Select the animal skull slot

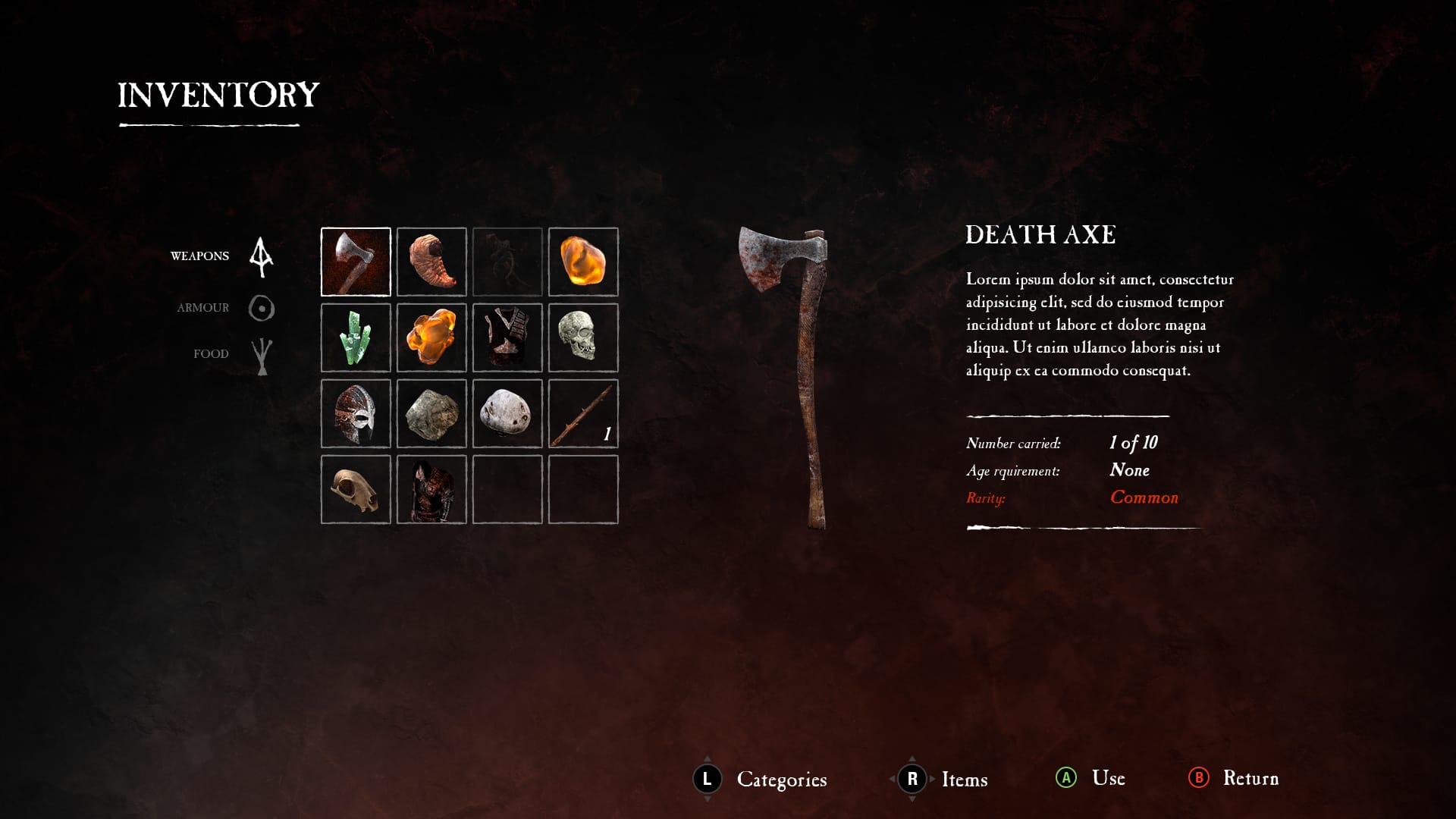356,489
